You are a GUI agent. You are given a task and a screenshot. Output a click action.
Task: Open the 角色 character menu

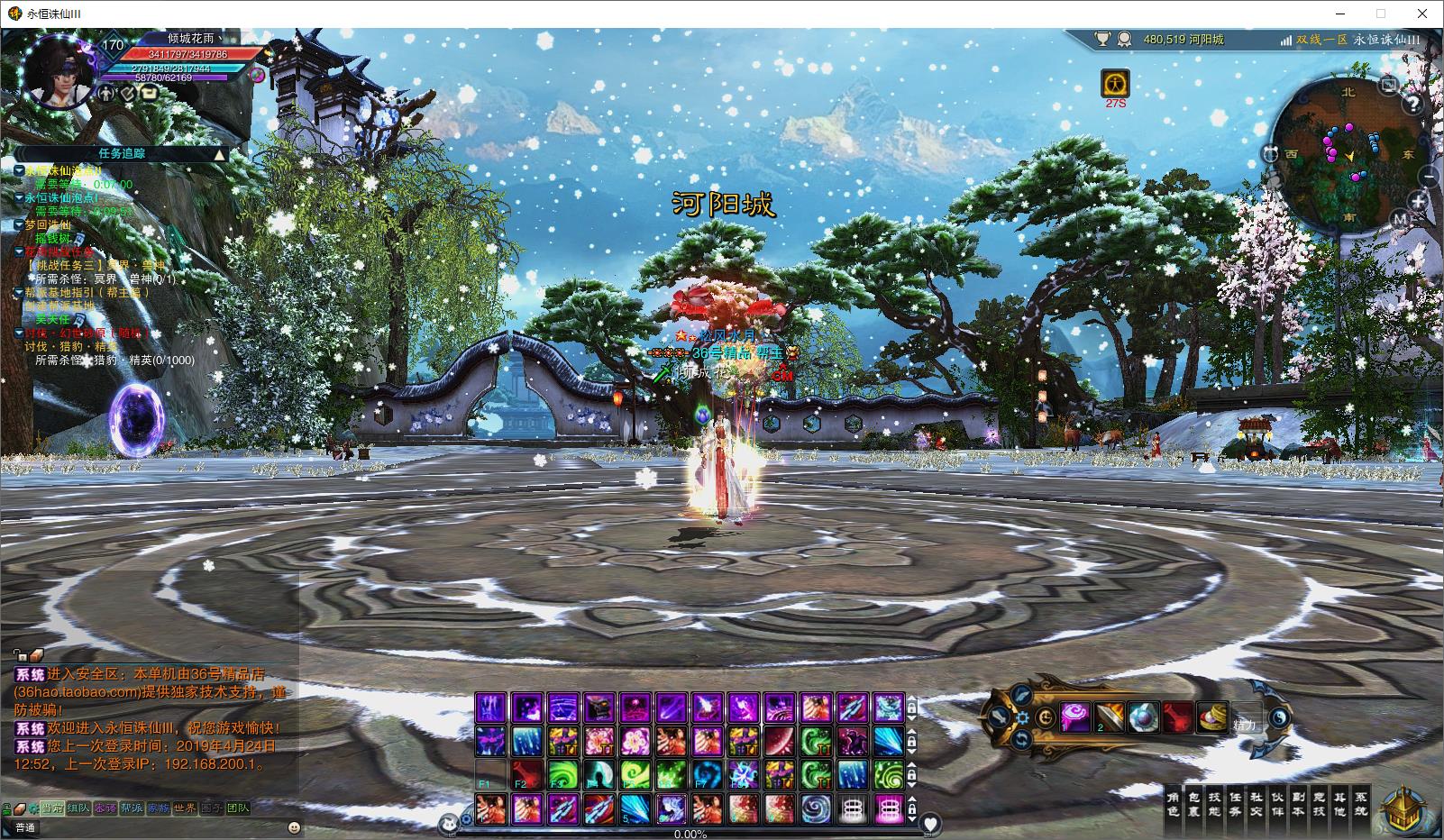point(1173,804)
